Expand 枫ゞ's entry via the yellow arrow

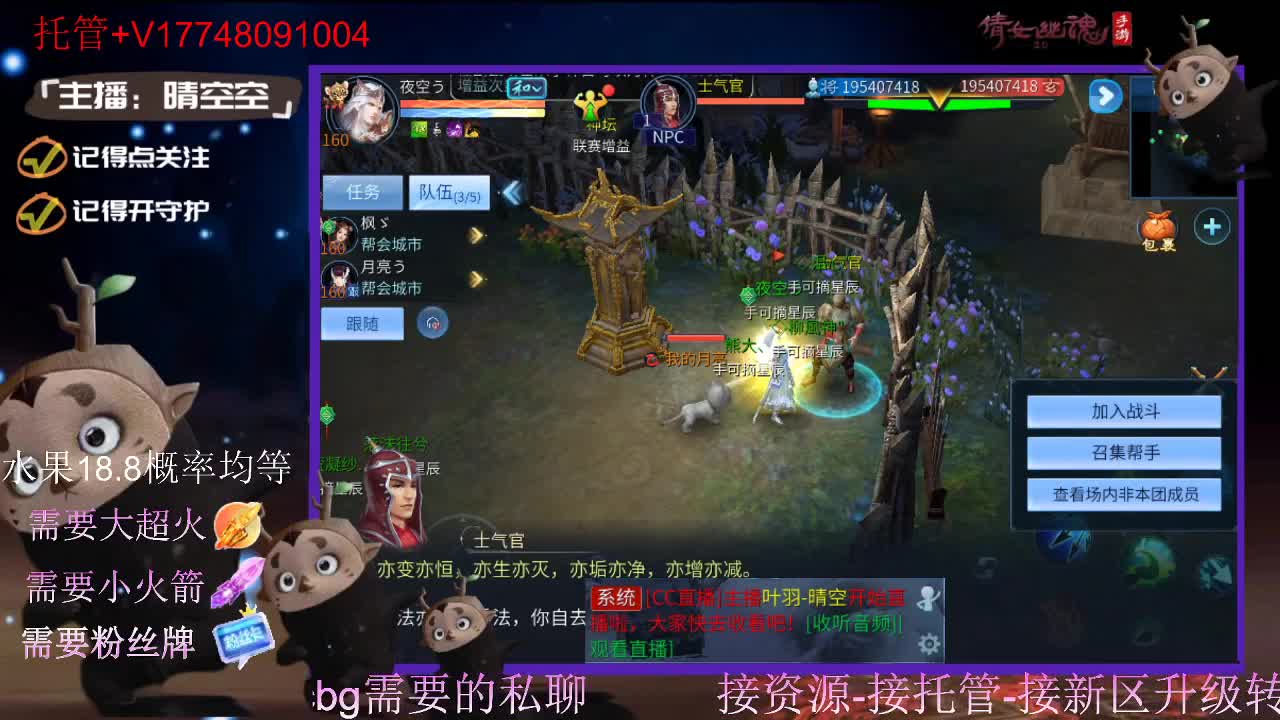(x=474, y=235)
